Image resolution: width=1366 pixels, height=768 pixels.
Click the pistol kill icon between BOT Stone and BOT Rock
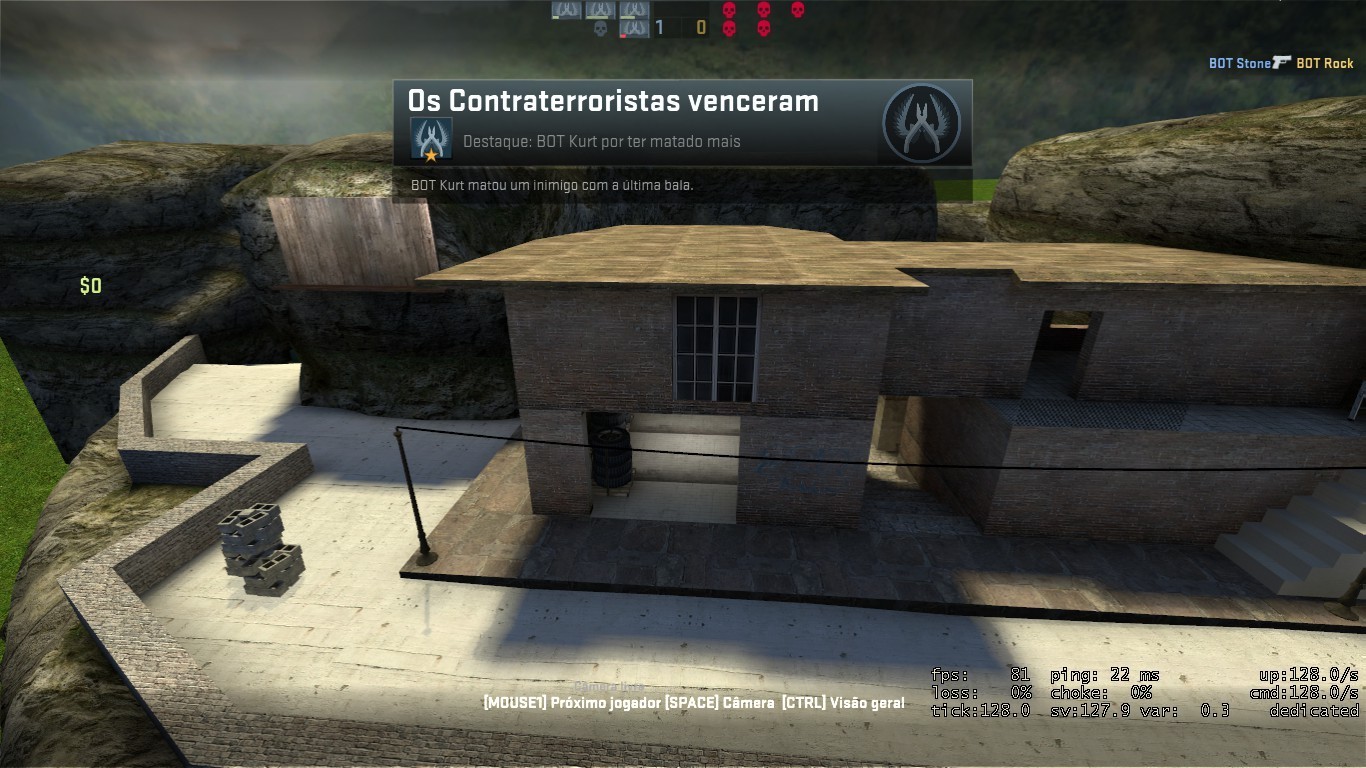tap(1282, 62)
